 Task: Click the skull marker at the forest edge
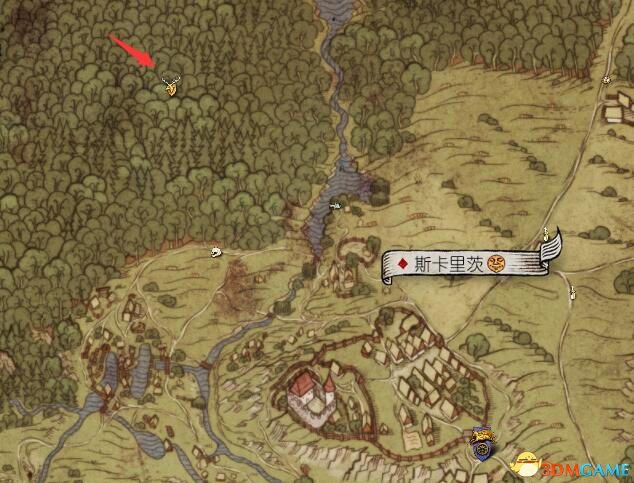[214, 252]
